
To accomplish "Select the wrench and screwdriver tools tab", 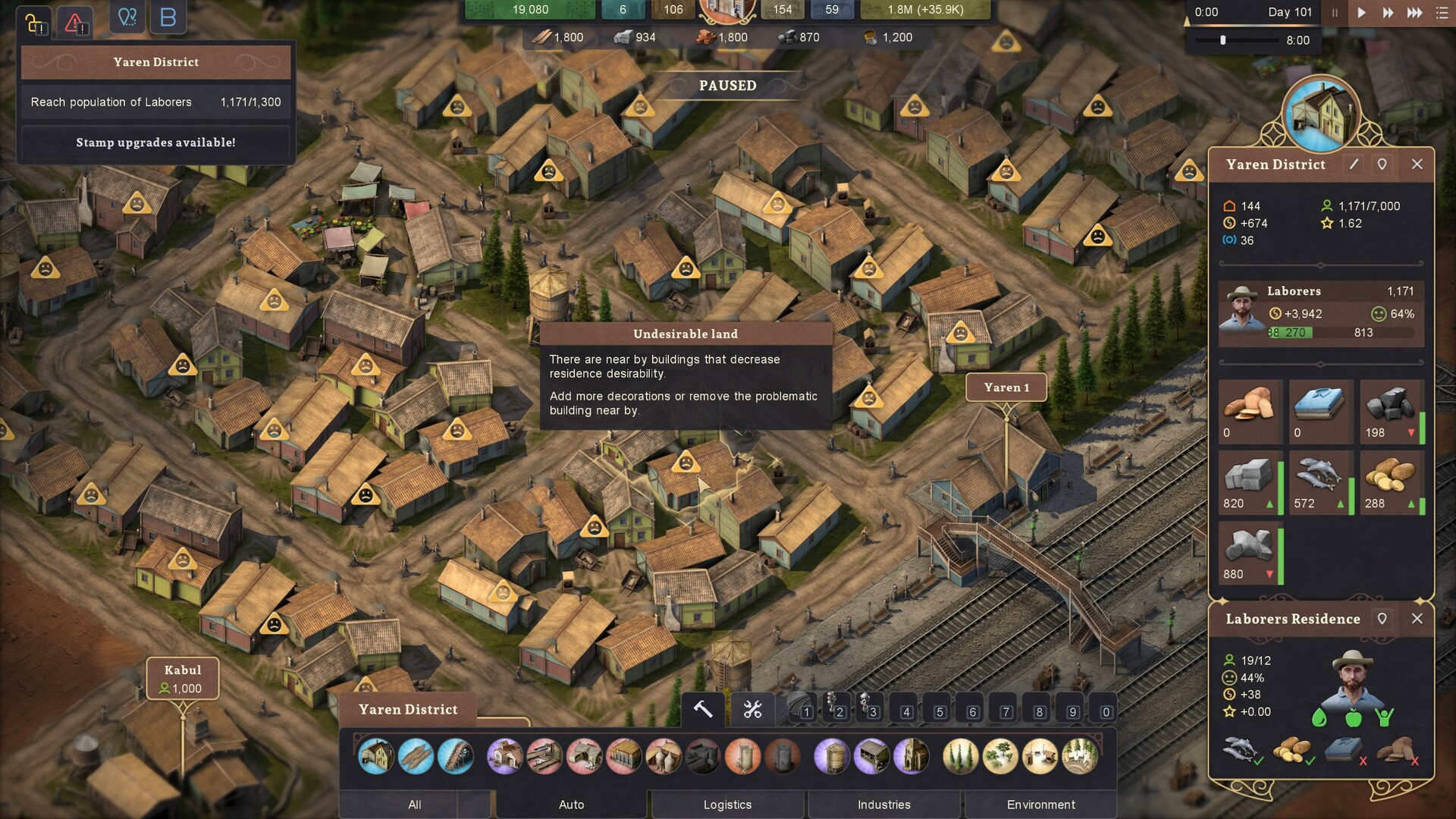I will (x=752, y=710).
